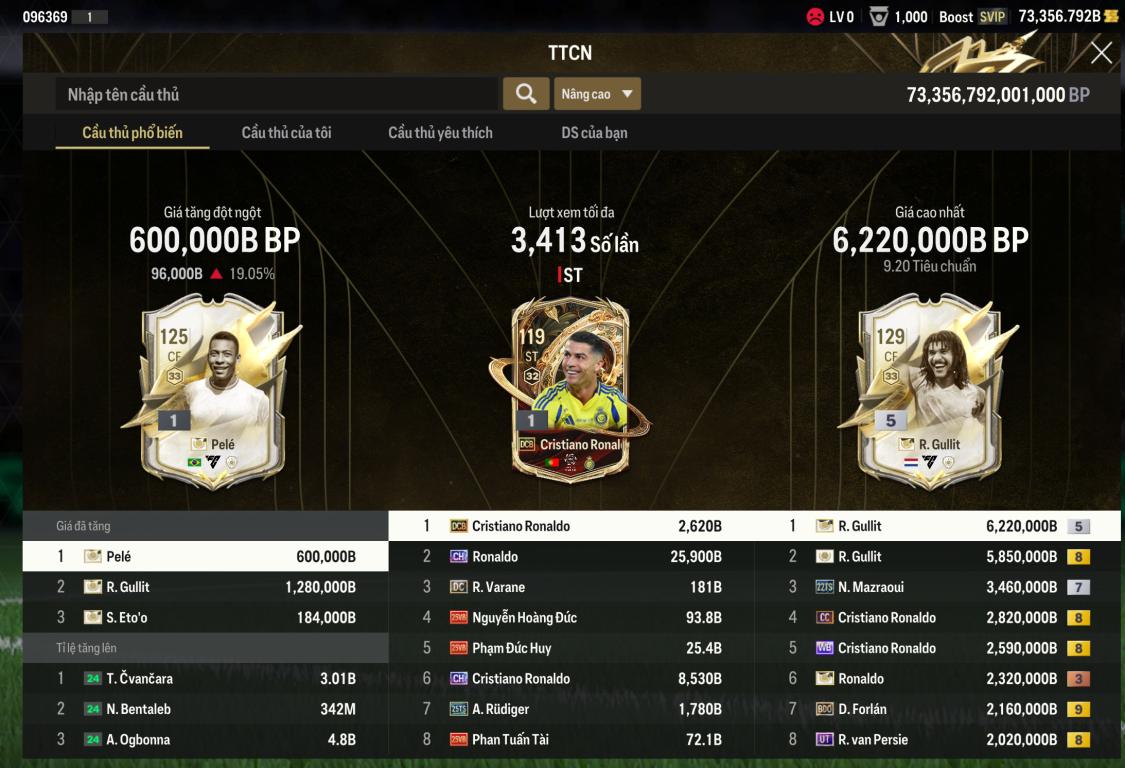Switch to Cầu thủ của tôi tab

286,132
